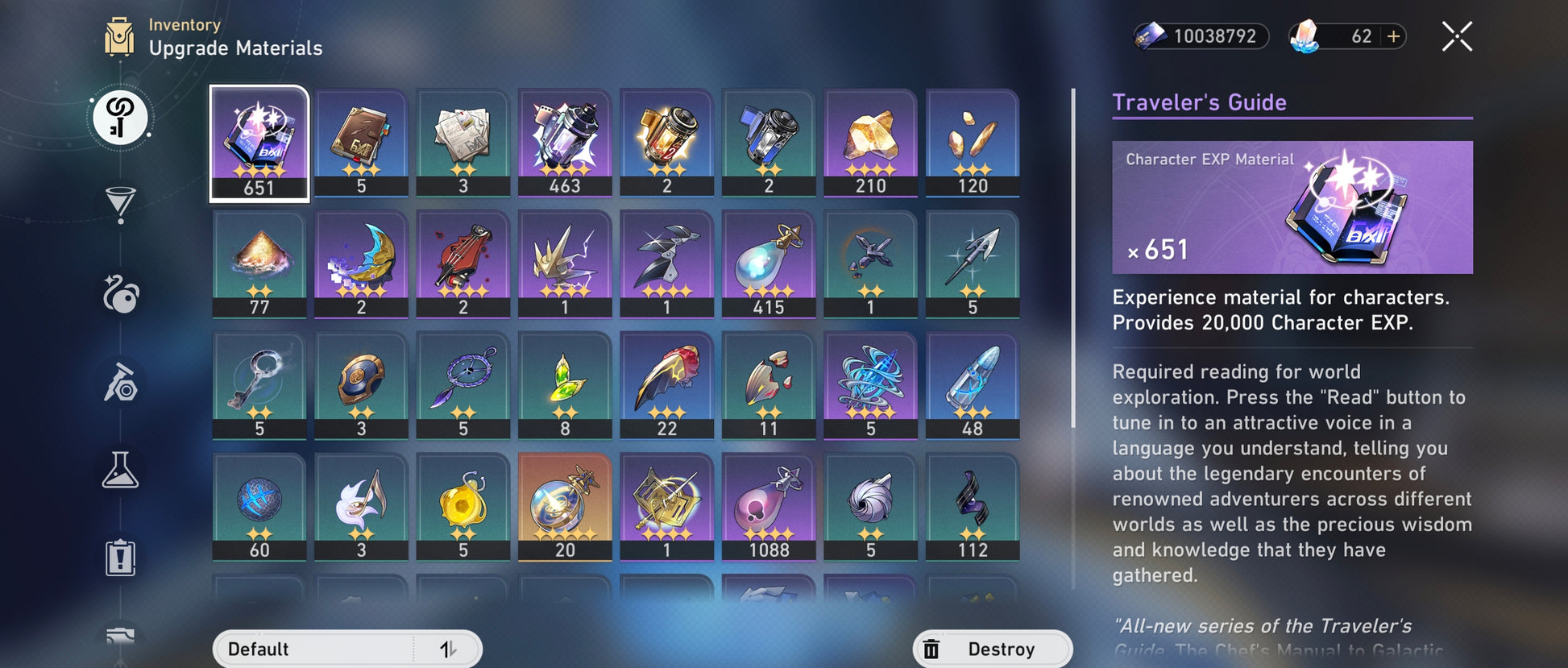Select the orange five-star orb with 20
1568x668 pixels.
(565, 507)
